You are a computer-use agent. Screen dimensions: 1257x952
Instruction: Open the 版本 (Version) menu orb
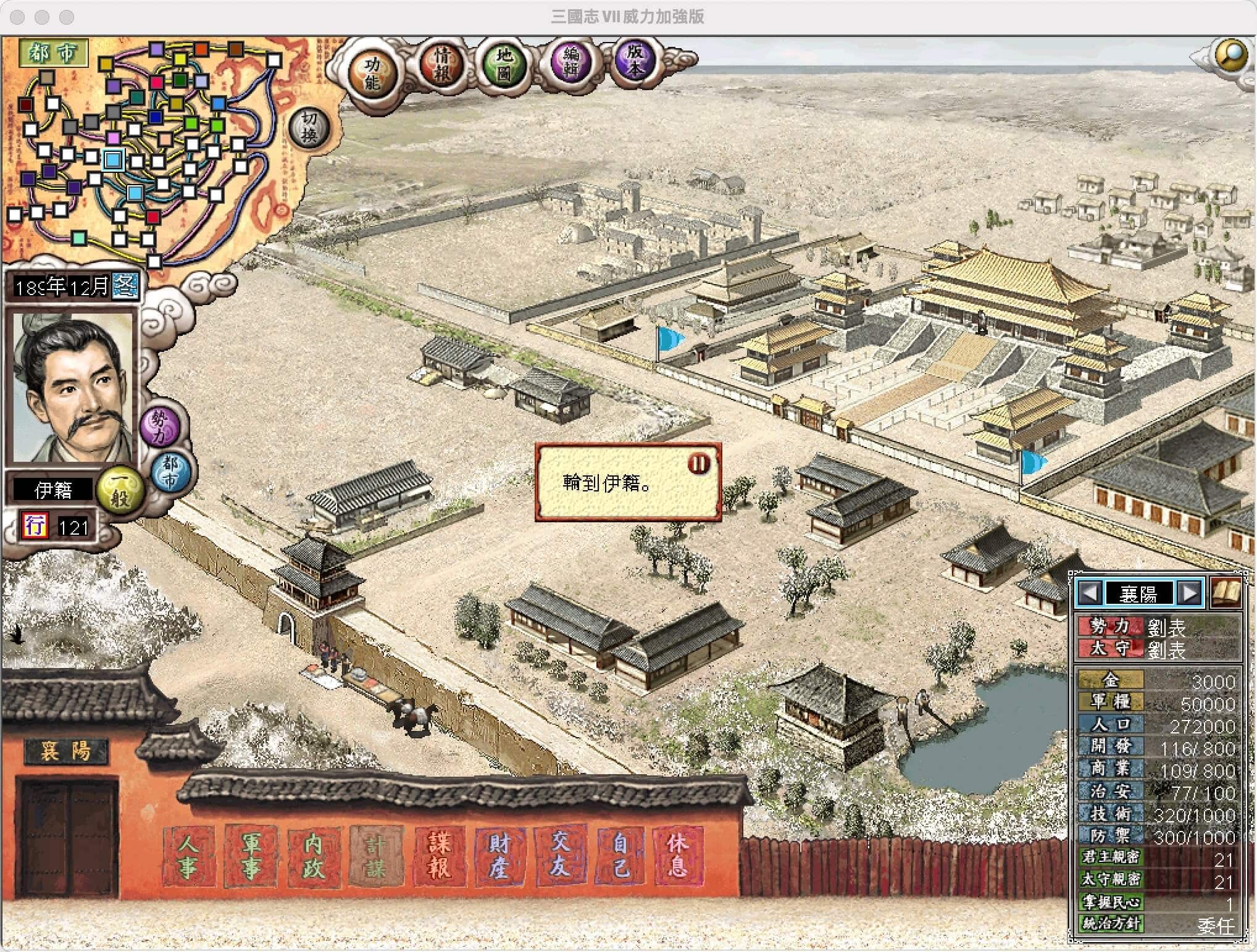tap(635, 59)
